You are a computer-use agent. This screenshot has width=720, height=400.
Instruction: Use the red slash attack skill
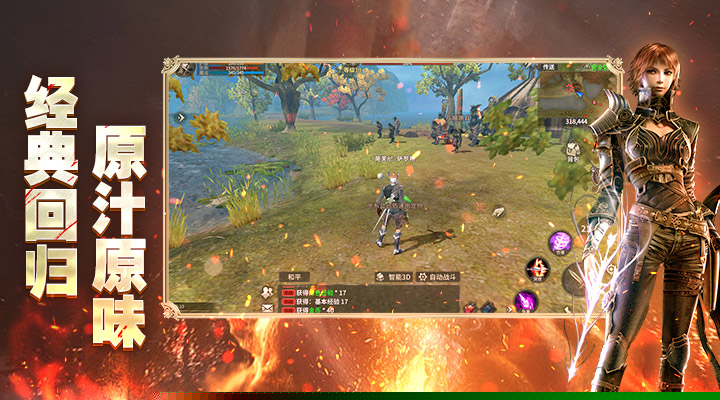[x=537, y=268]
